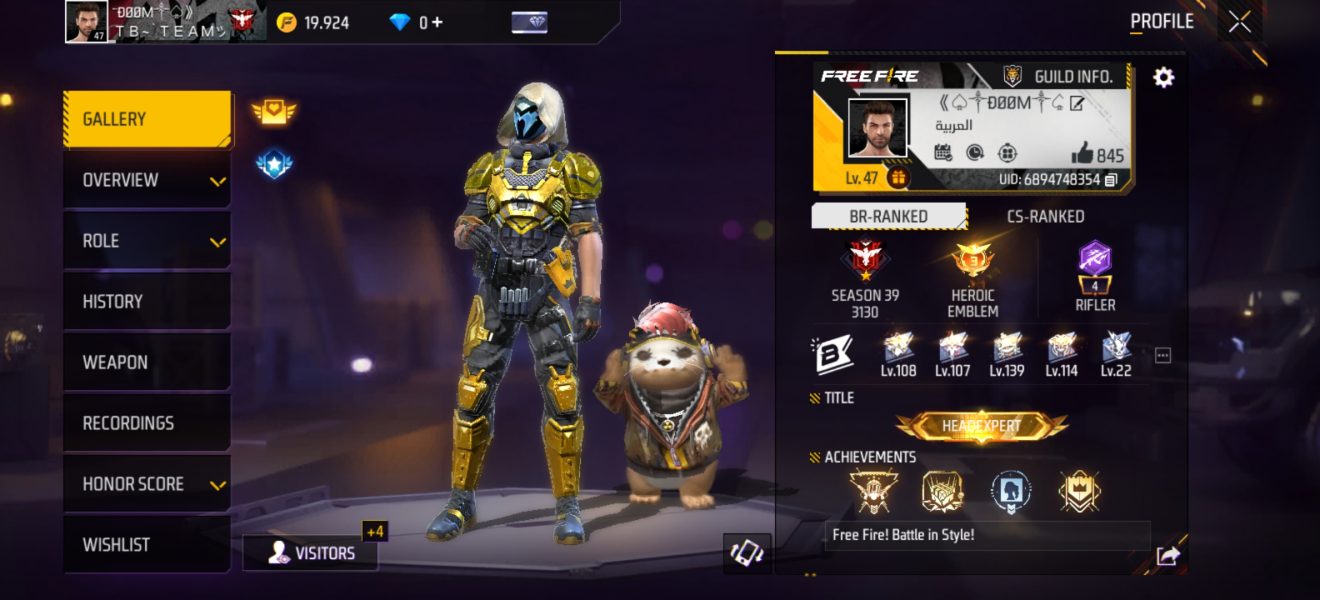
Task: Open the Role menu entry
Action: pos(146,241)
